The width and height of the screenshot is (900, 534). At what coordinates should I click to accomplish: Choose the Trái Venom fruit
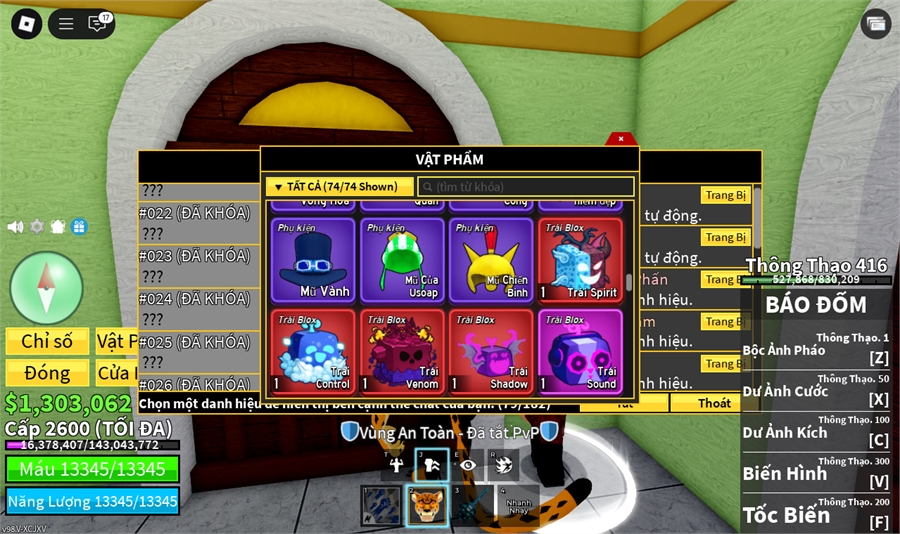(401, 351)
